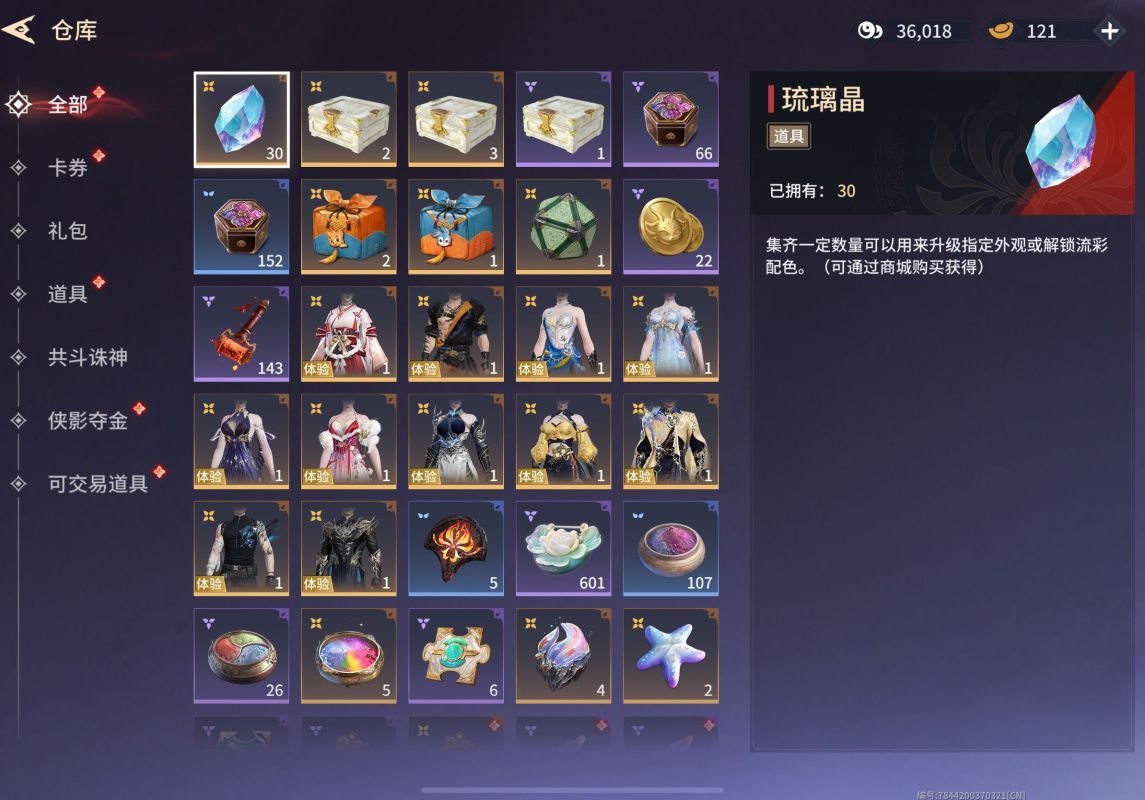Choose the lotus flower item with 601
This screenshot has width=1145, height=800.
tap(563, 548)
